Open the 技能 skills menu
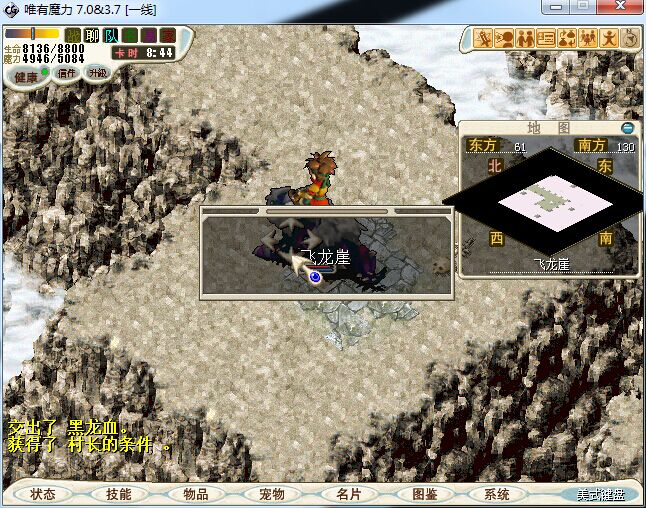 point(119,494)
